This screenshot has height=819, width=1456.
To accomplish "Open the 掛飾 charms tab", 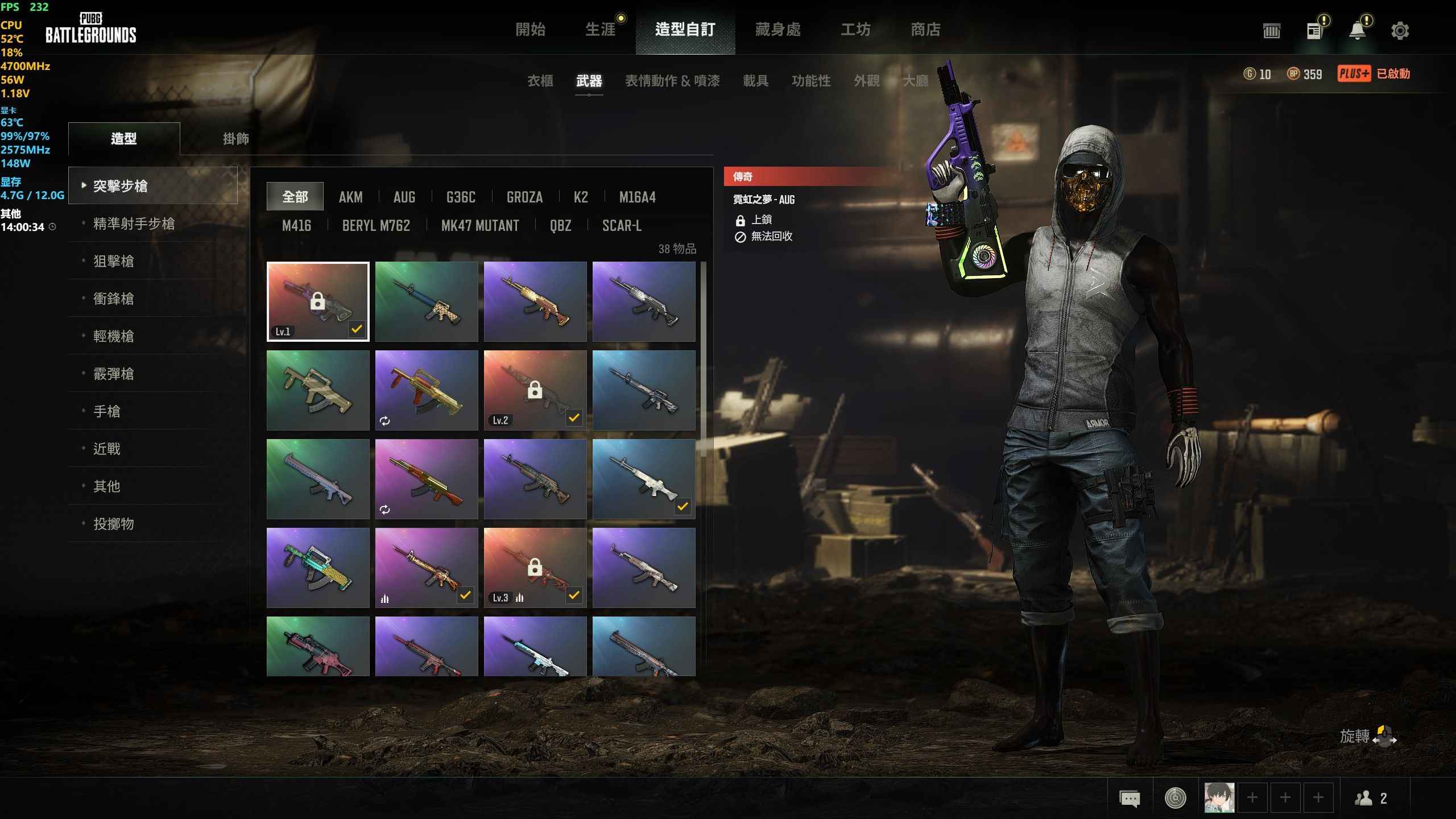I will [x=235, y=139].
